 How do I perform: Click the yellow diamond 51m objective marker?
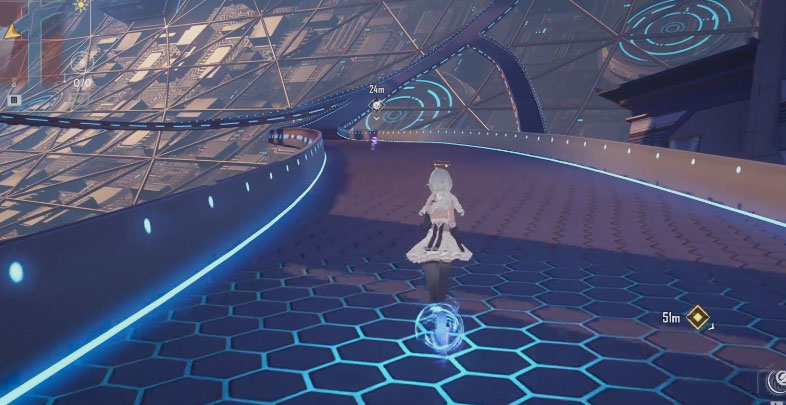click(697, 318)
